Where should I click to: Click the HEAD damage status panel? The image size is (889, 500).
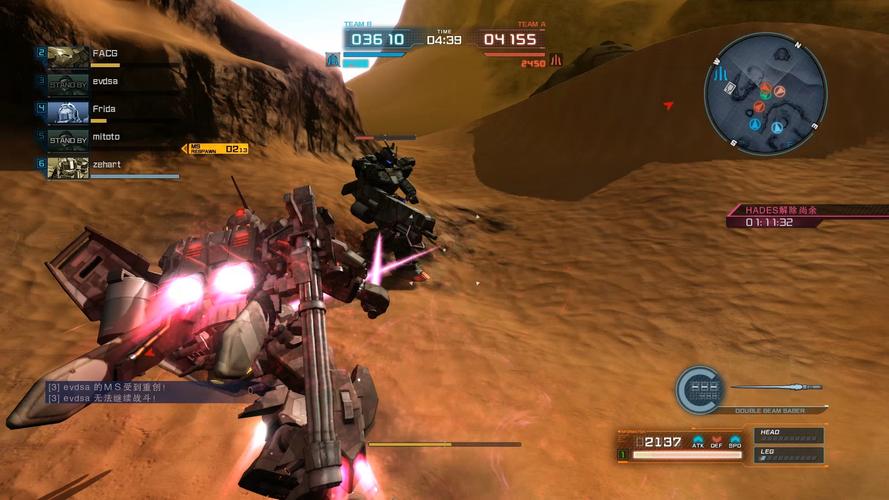tap(789, 435)
